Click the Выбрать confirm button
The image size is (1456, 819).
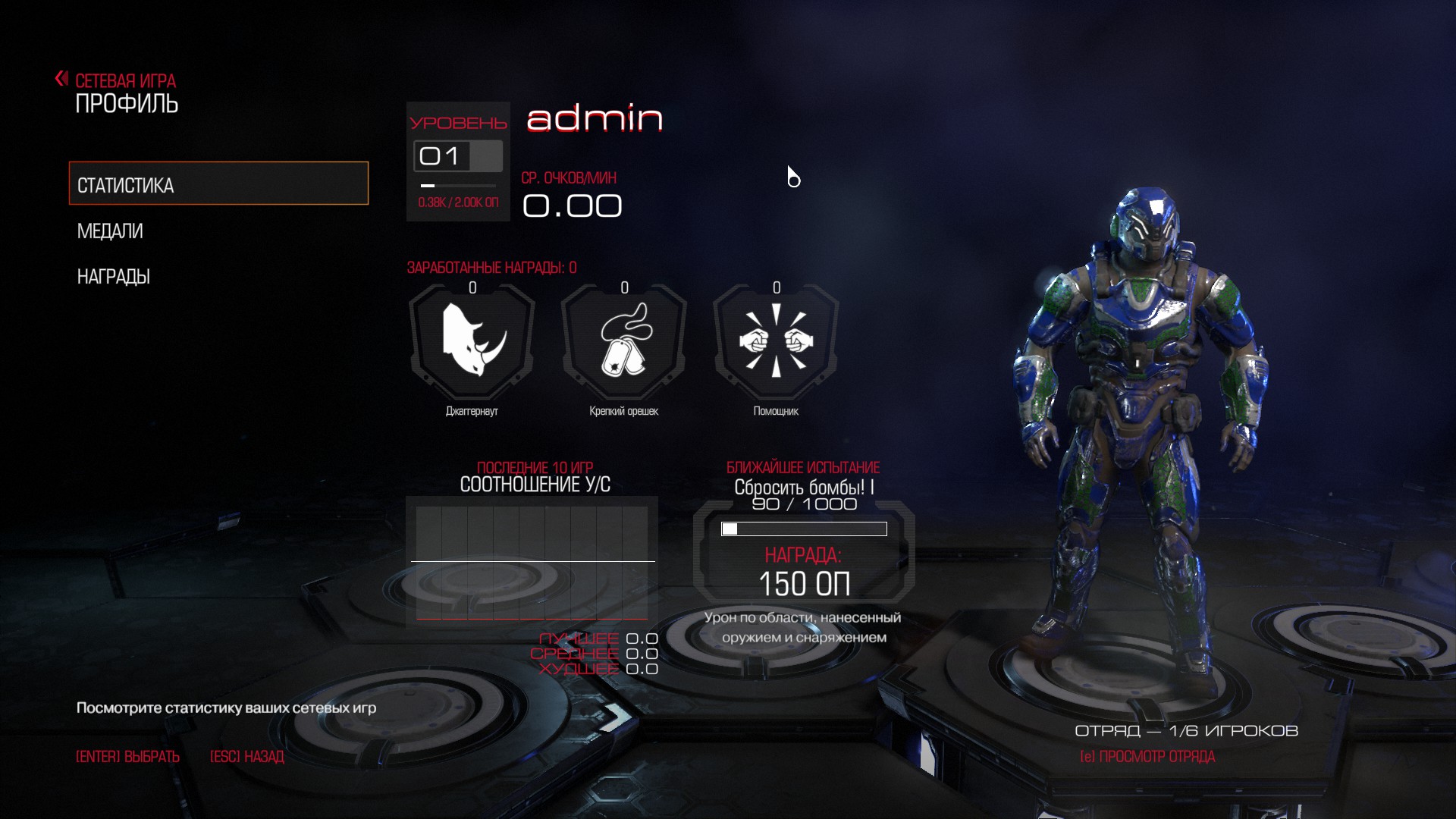pyautogui.click(x=127, y=757)
